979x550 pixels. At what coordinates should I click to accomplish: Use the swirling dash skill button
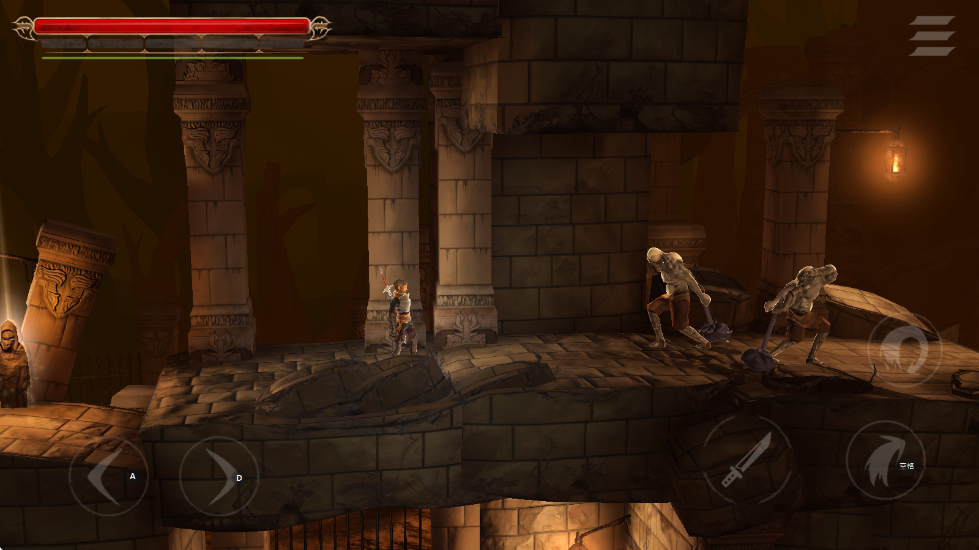904,350
